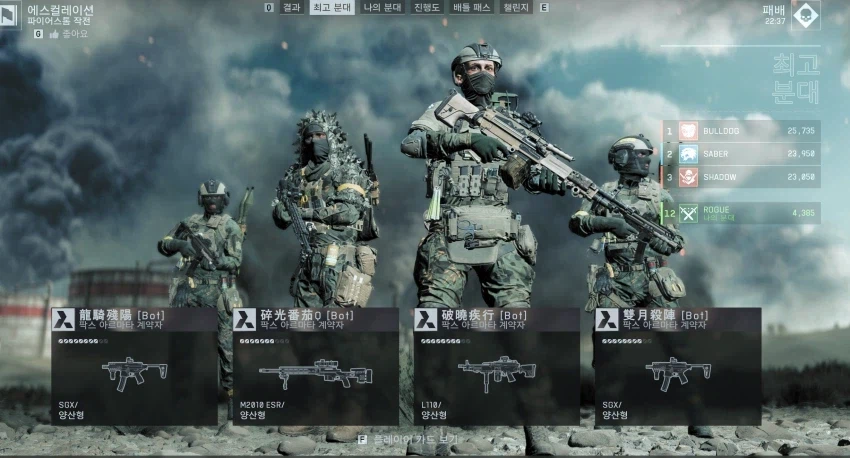Click the 좋아요 like thumbs-up
The width and height of the screenshot is (850, 458).
52,33
